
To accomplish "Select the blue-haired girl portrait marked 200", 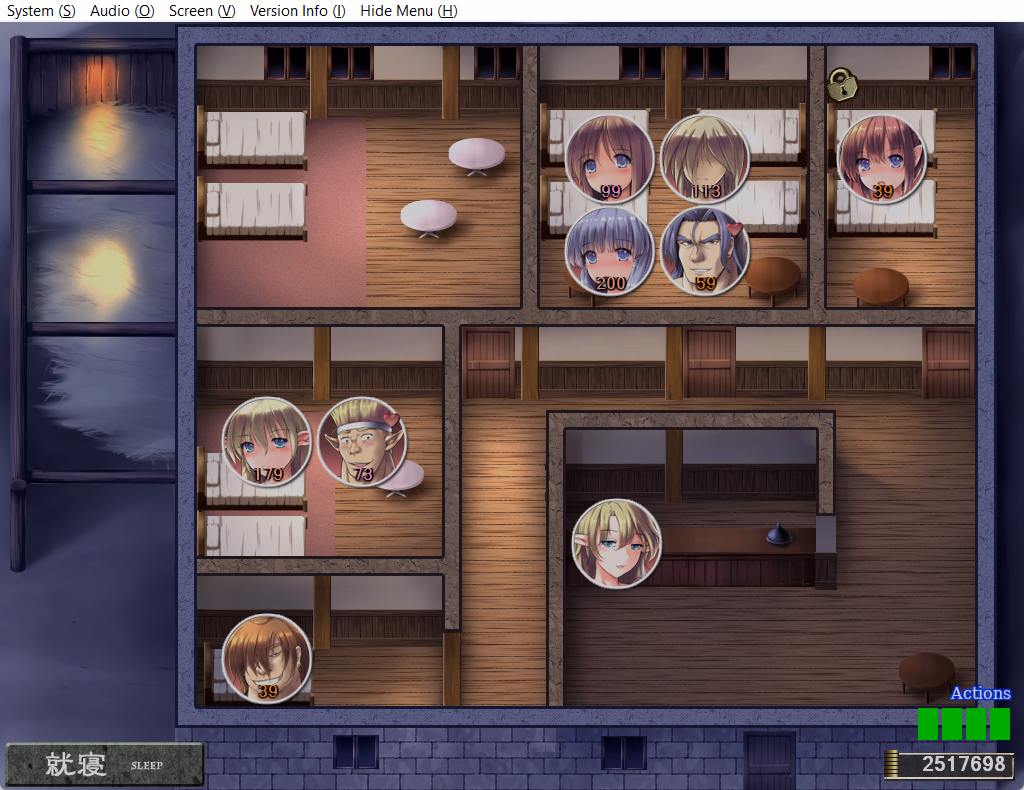I will [x=609, y=252].
